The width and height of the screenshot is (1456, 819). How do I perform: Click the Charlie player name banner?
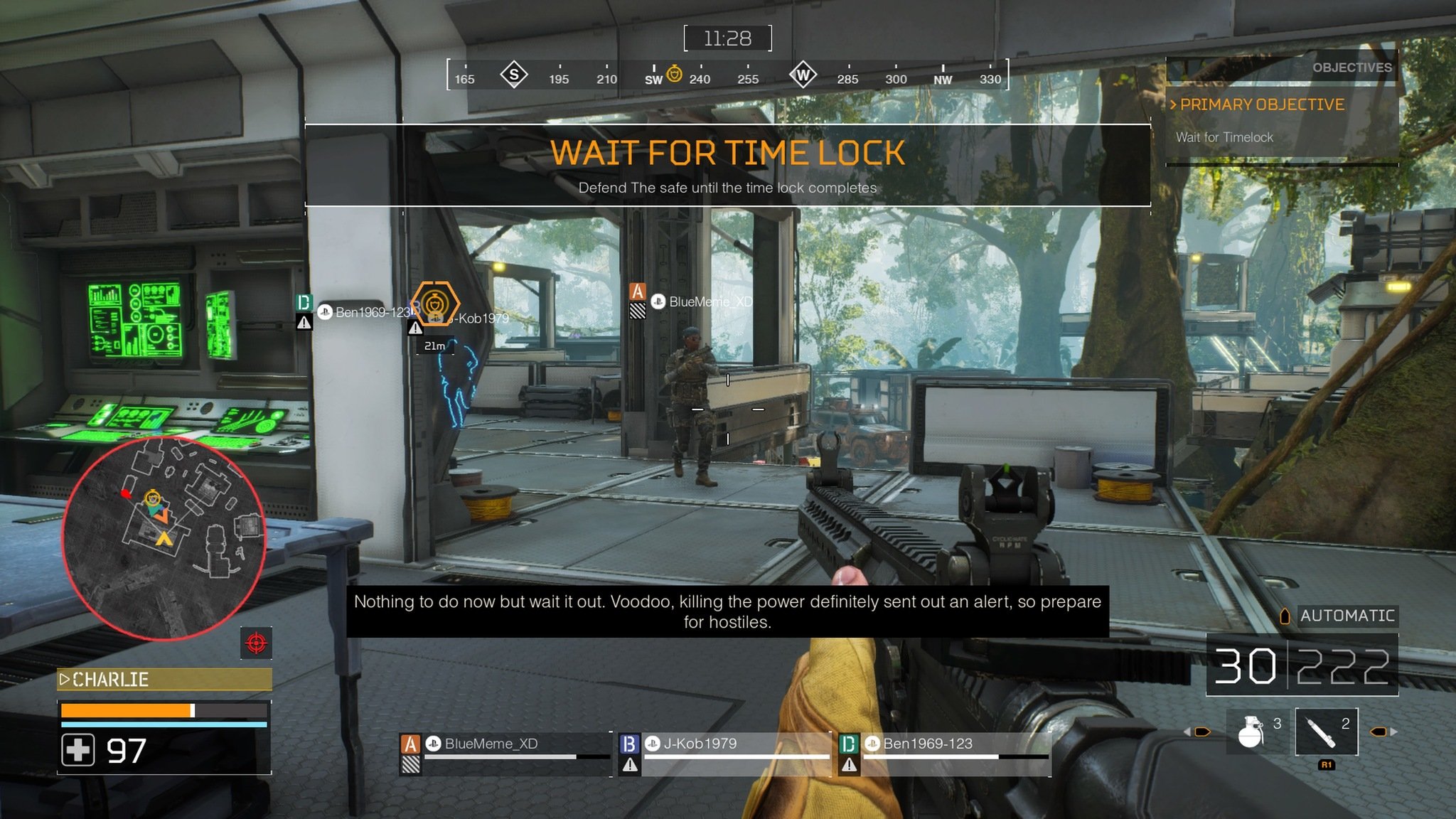(x=164, y=680)
